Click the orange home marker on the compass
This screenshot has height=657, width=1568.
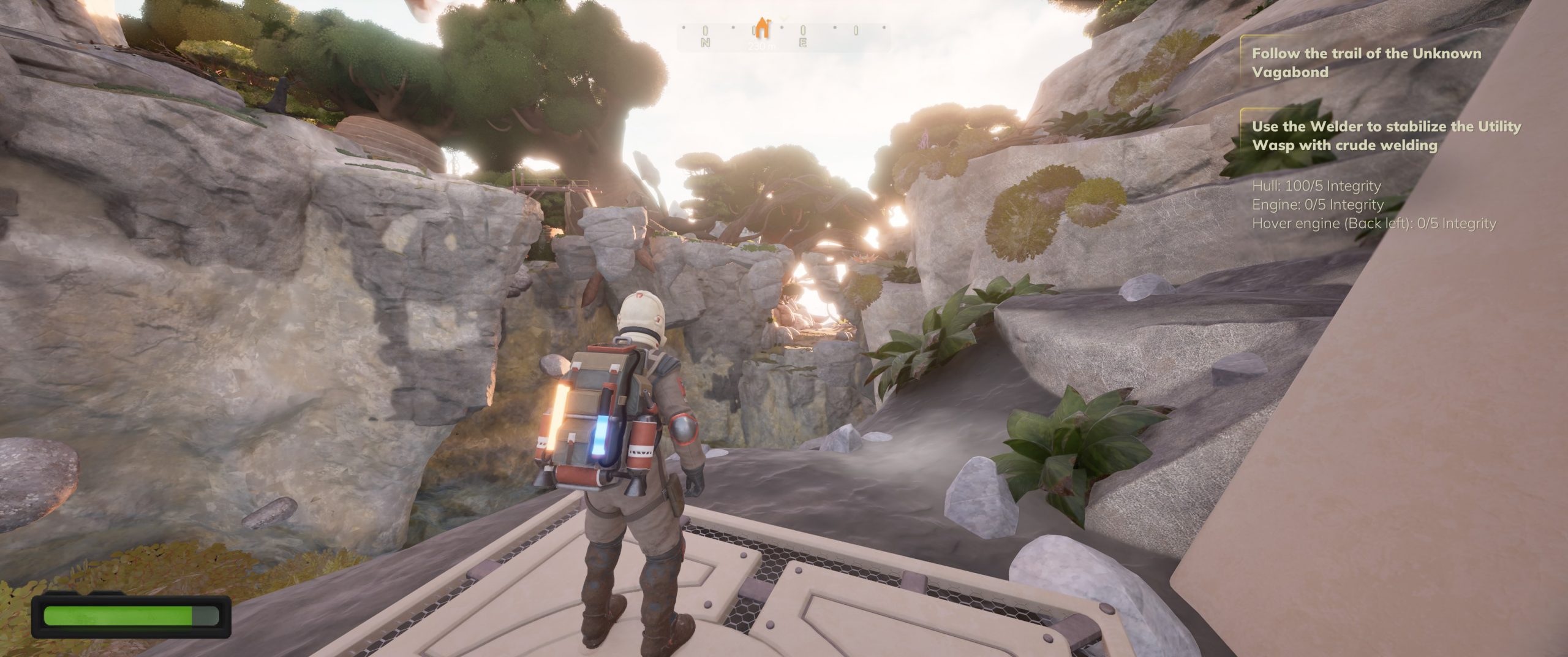761,28
